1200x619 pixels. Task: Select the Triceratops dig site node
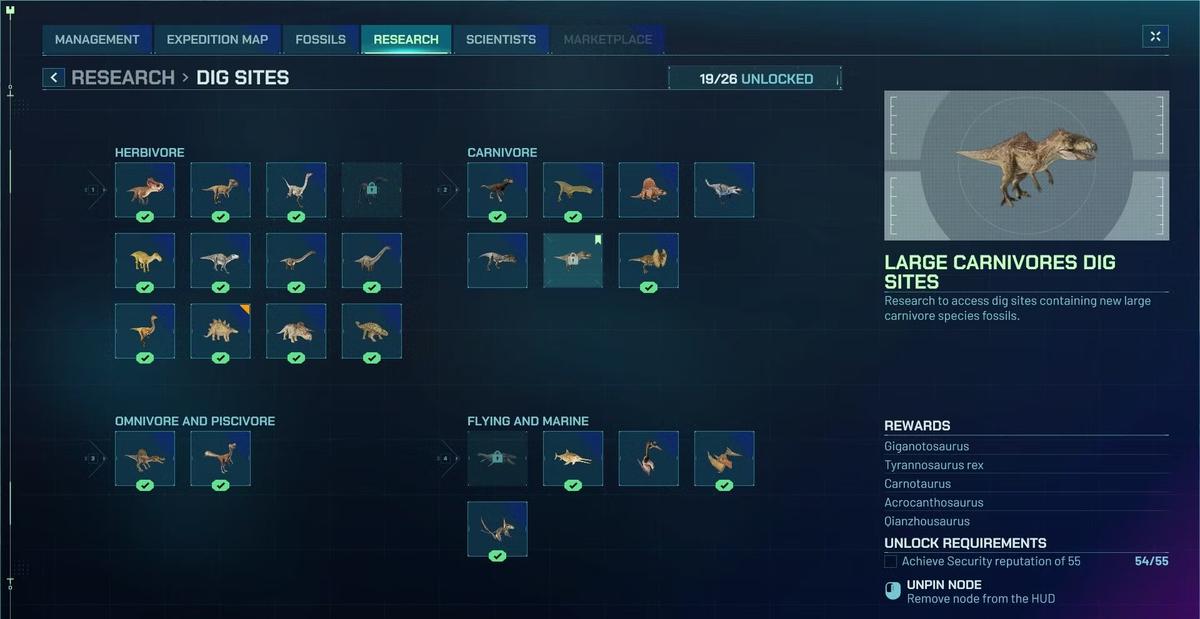coord(296,331)
